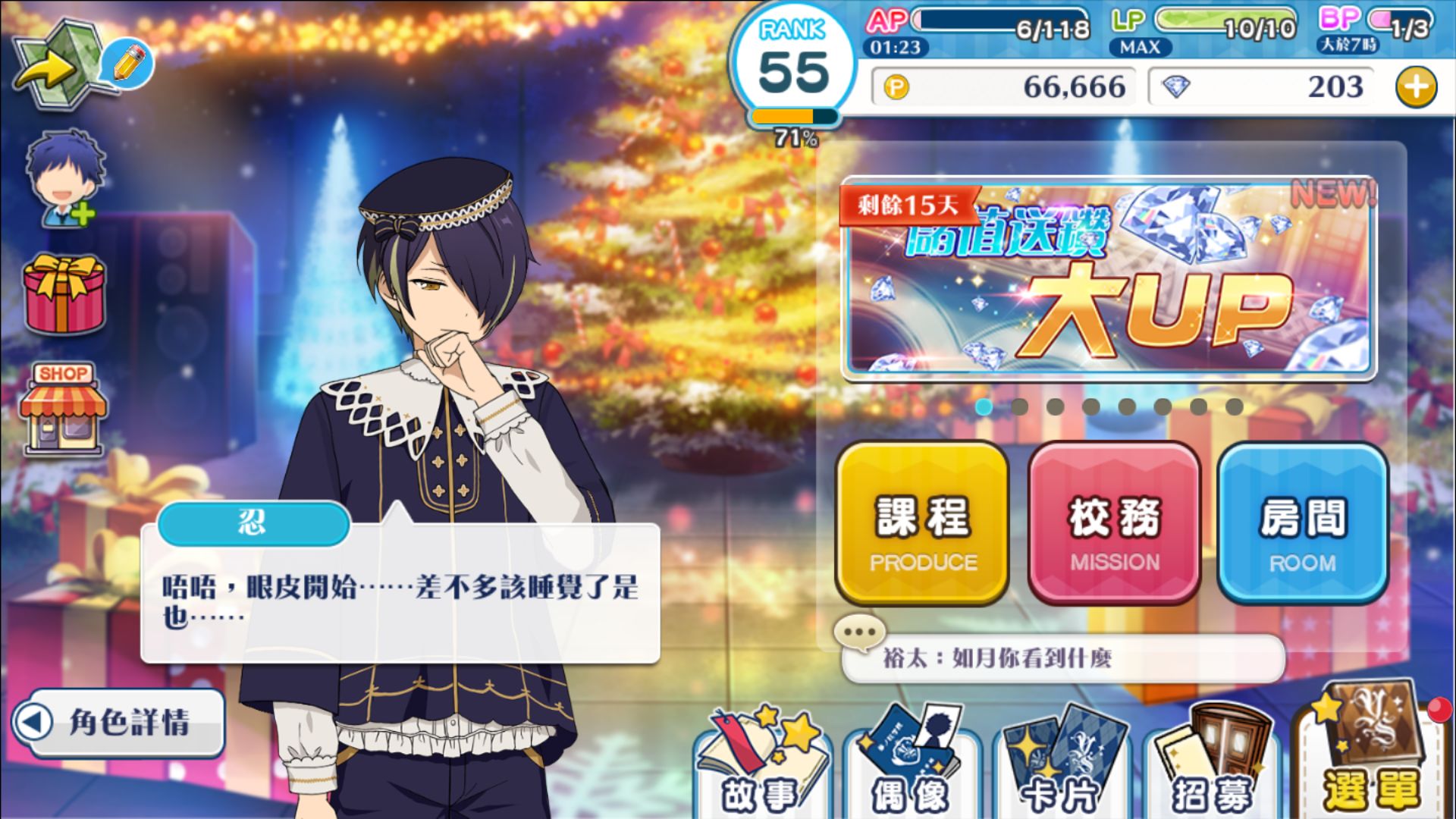Open the Story menu with book icon
Viewport: 1456px width, 819px height.
pos(761,766)
